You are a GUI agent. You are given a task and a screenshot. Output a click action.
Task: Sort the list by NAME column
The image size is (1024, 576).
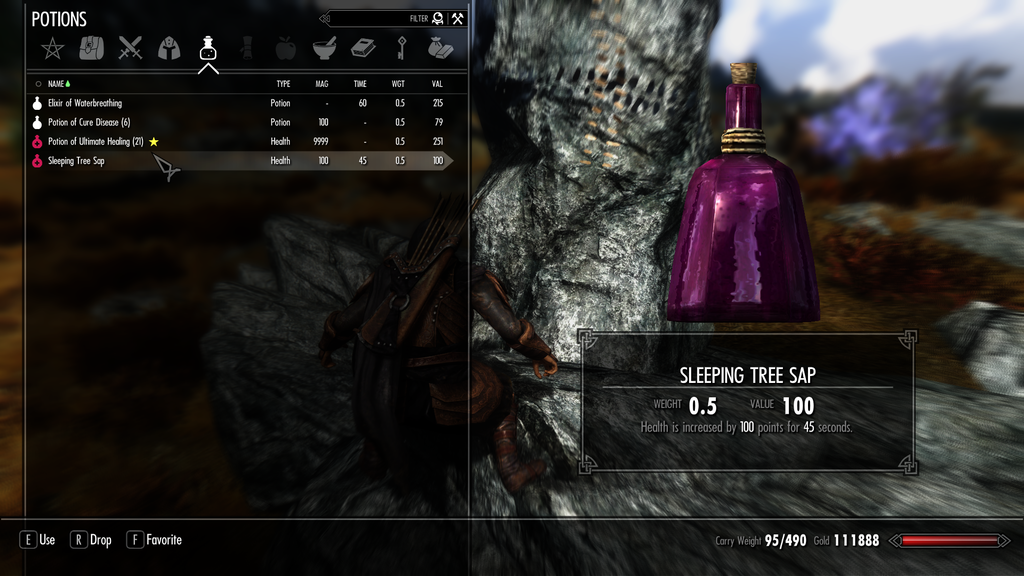point(56,85)
